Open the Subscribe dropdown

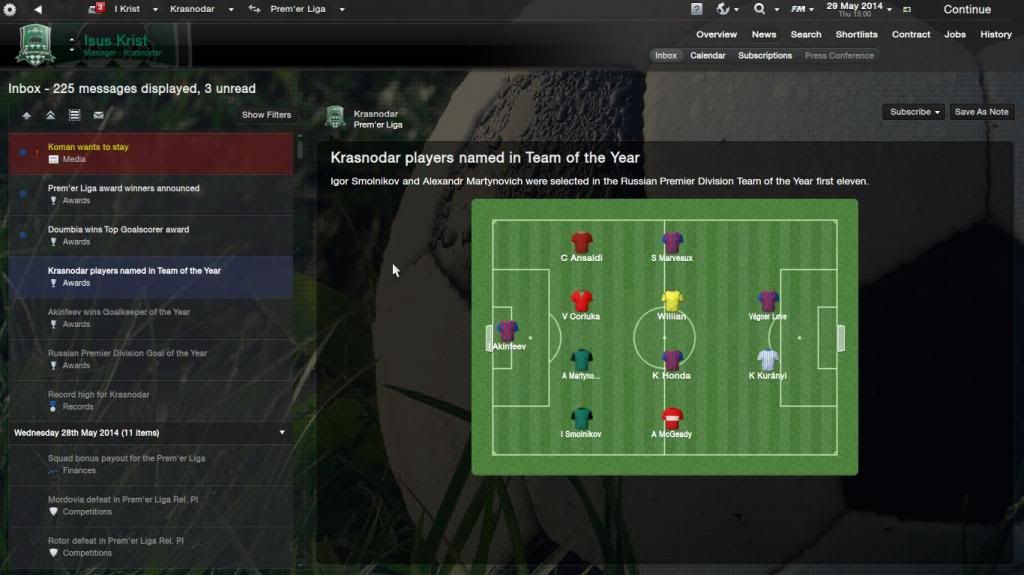915,112
